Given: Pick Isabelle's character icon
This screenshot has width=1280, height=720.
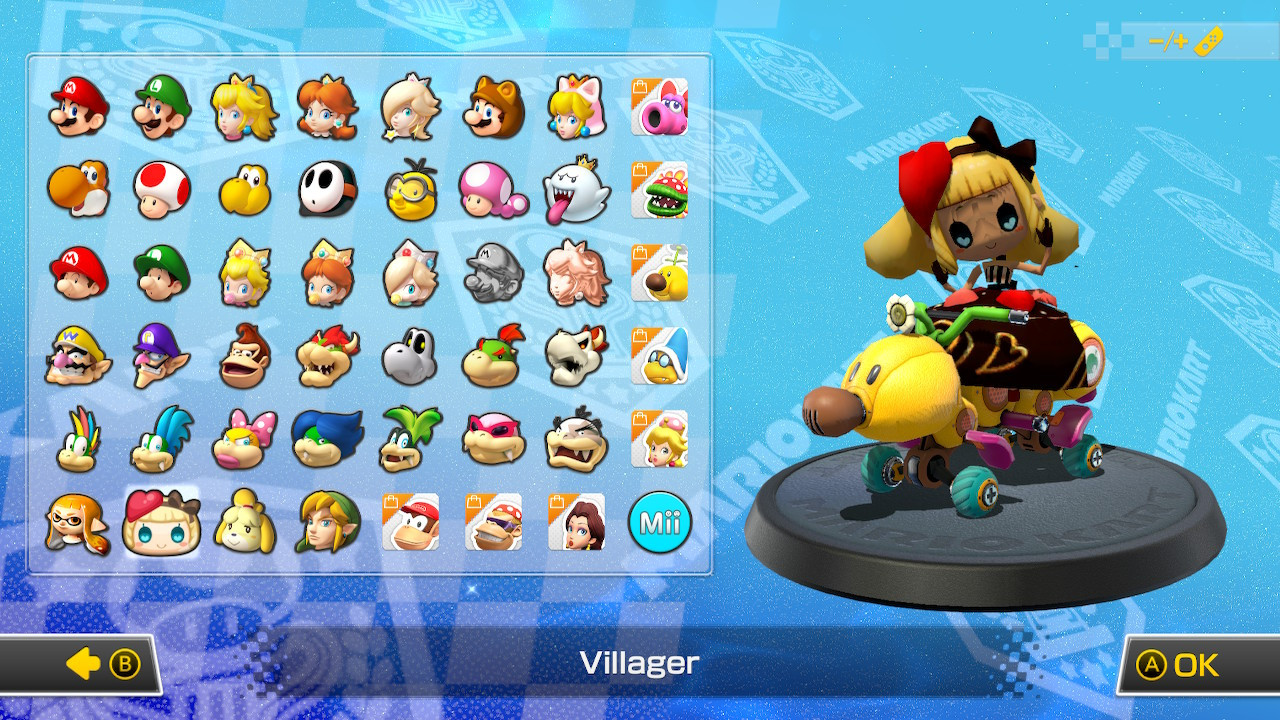Looking at the screenshot, I should pos(243,520).
